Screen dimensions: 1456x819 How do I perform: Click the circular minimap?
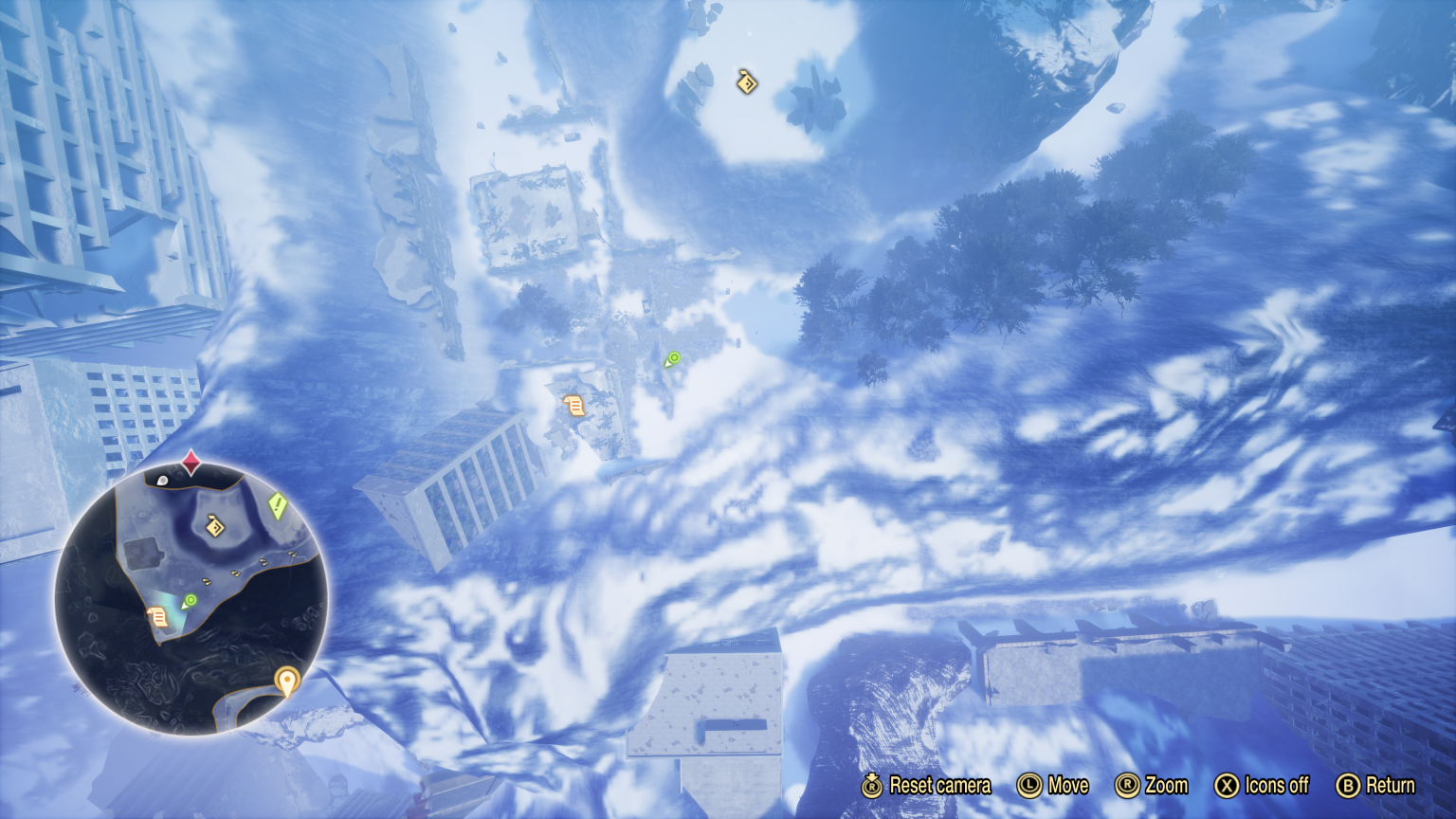191,598
